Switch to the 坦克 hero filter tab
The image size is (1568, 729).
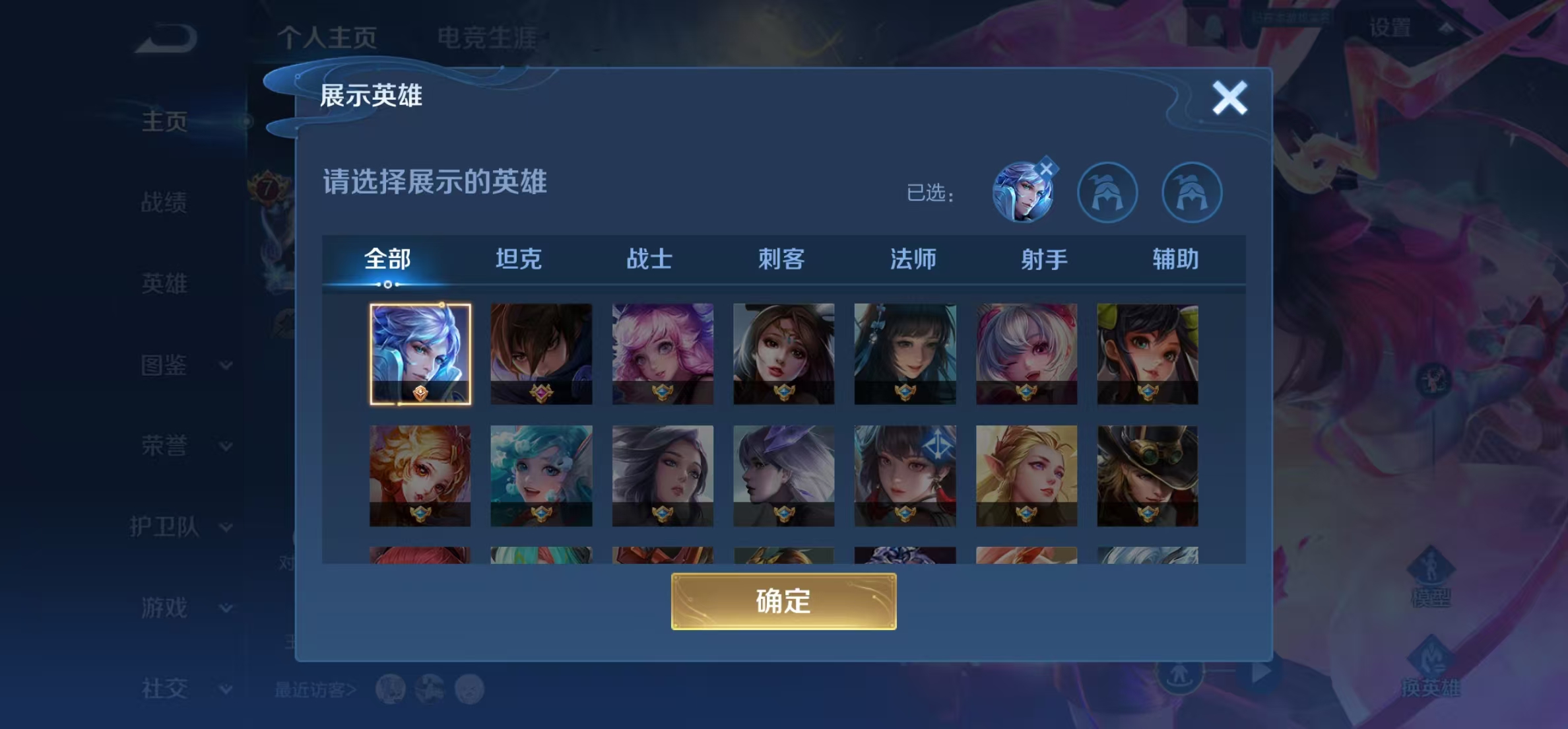coord(519,260)
